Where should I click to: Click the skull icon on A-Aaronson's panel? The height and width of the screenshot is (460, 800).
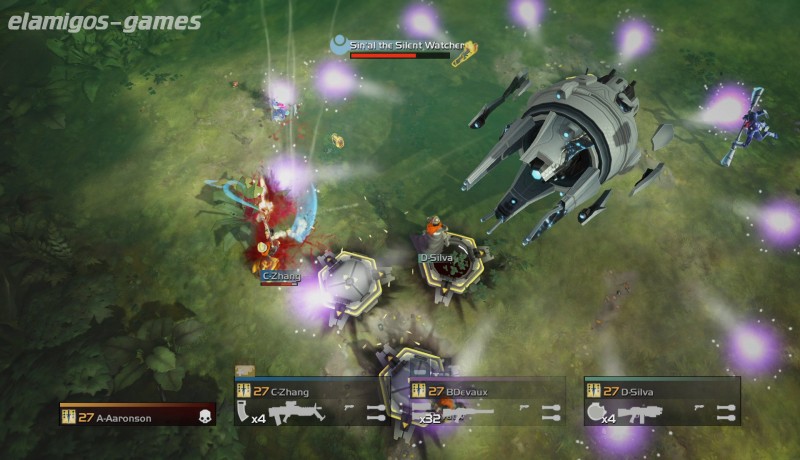pyautogui.click(x=206, y=417)
